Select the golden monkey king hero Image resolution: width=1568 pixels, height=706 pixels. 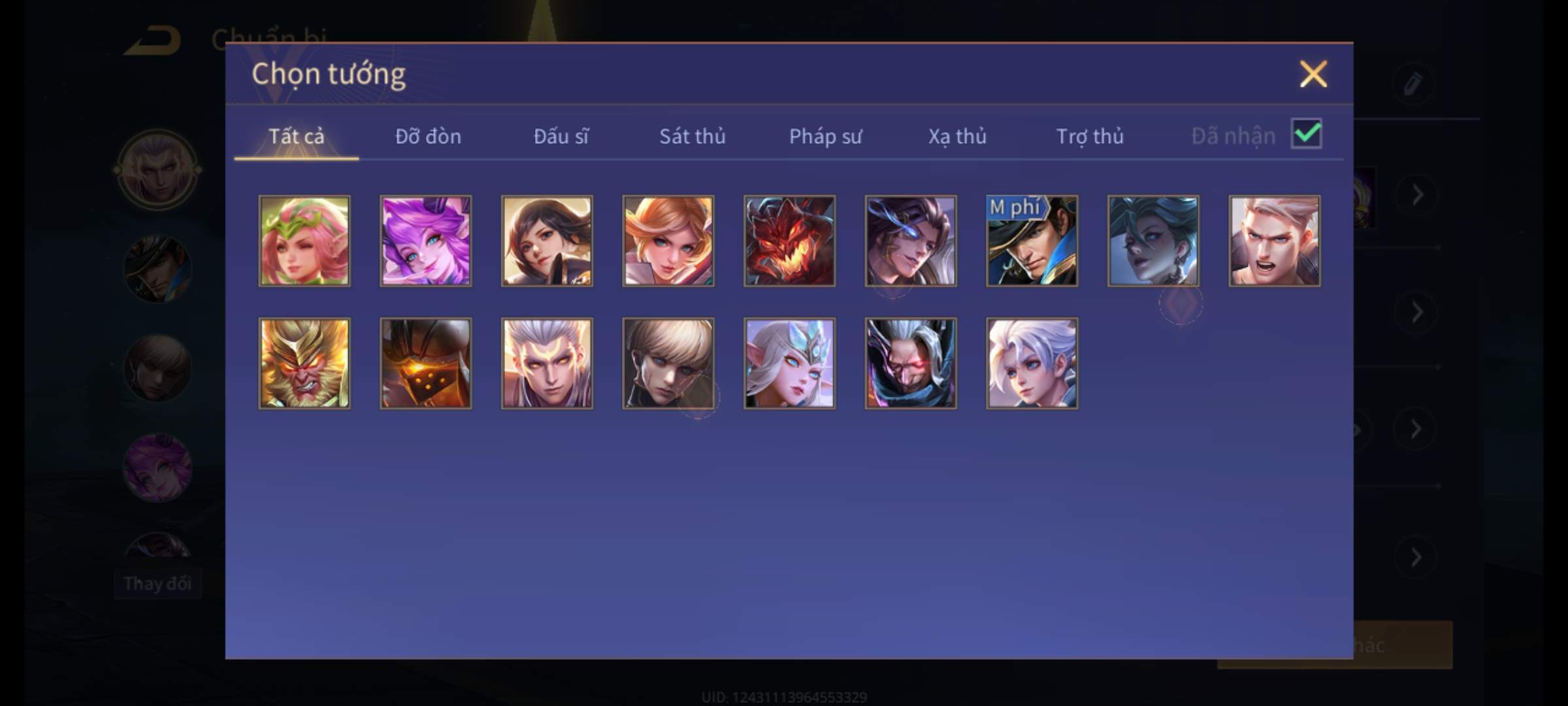coord(304,363)
